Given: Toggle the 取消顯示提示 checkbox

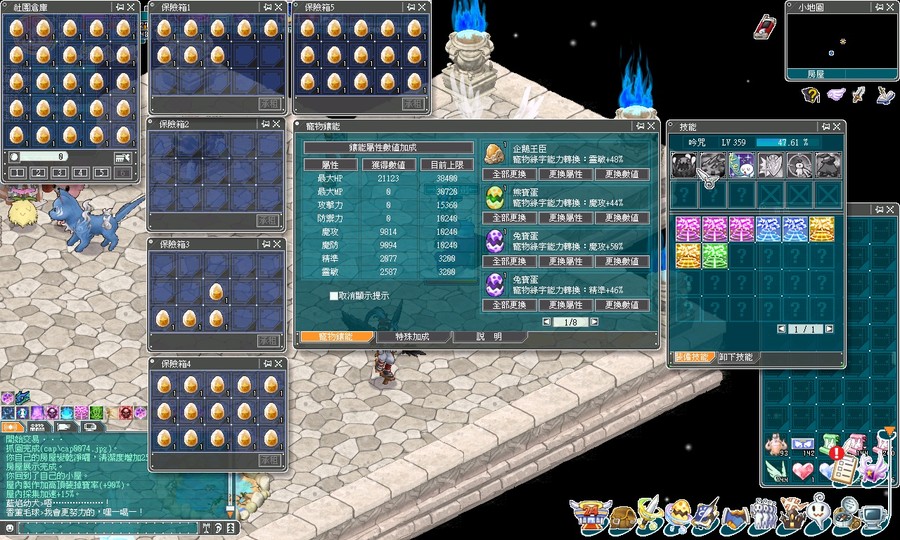Looking at the screenshot, I should point(334,296).
